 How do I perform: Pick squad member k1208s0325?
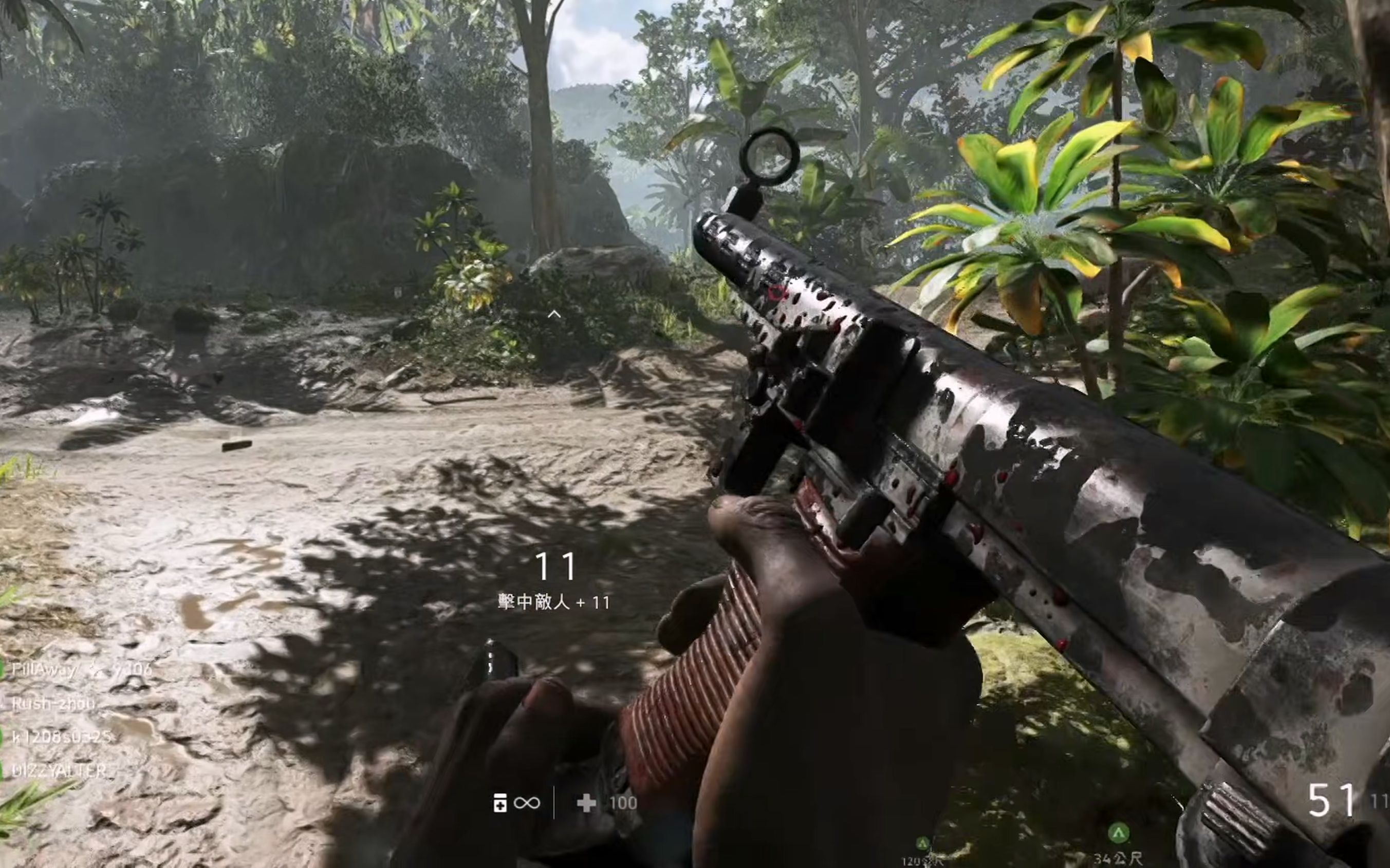click(x=61, y=737)
